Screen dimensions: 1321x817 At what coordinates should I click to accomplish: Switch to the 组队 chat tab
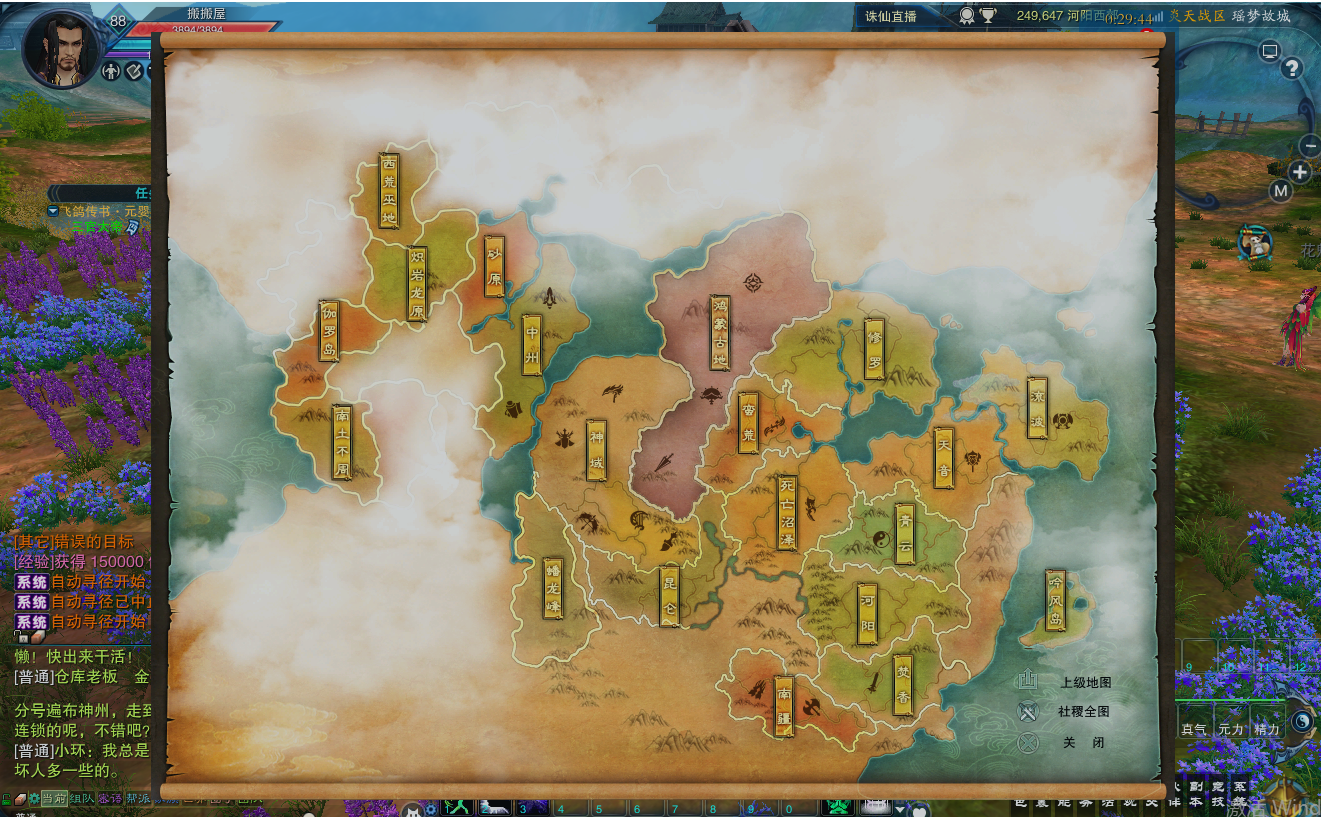coord(81,798)
